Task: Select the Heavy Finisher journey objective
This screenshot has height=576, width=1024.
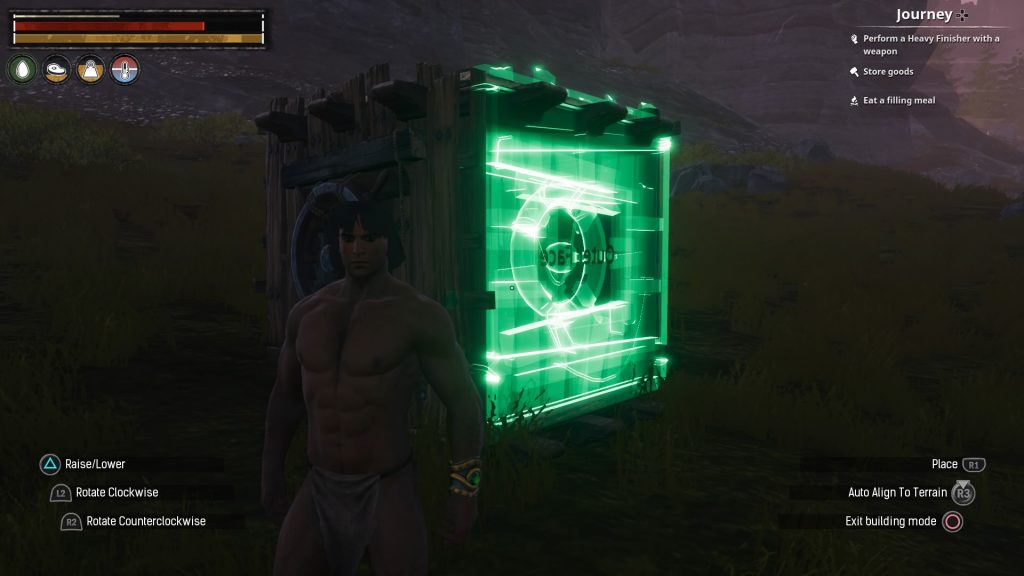Action: pos(930,44)
